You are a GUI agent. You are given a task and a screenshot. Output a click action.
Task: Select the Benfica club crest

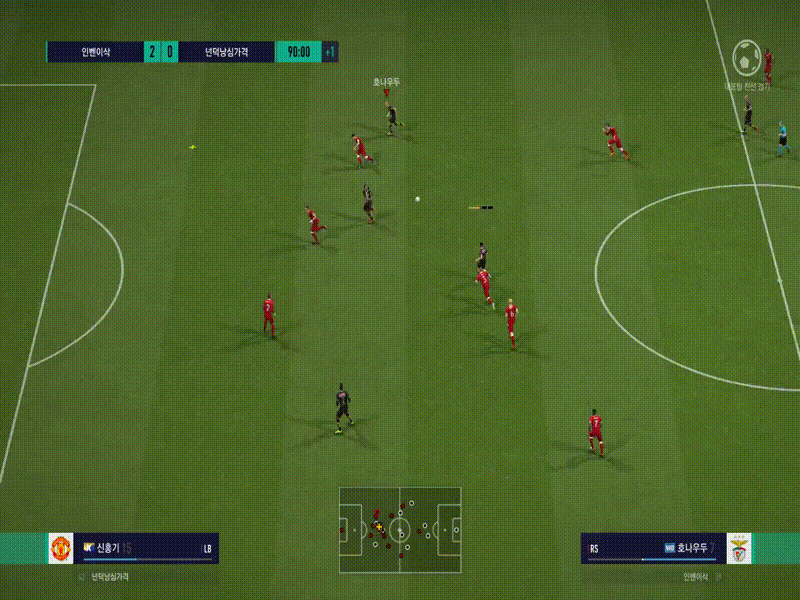click(738, 548)
